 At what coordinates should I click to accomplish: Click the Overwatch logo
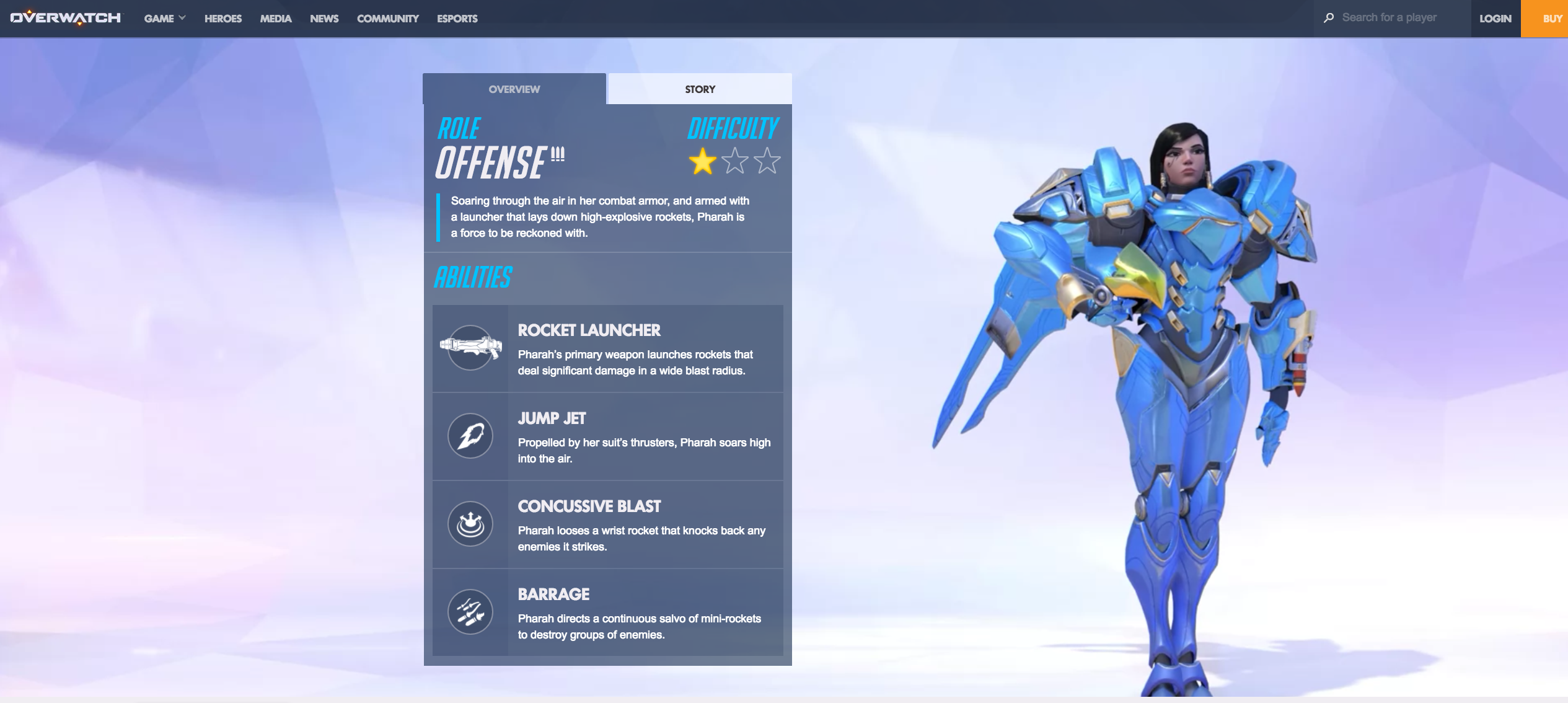click(66, 18)
